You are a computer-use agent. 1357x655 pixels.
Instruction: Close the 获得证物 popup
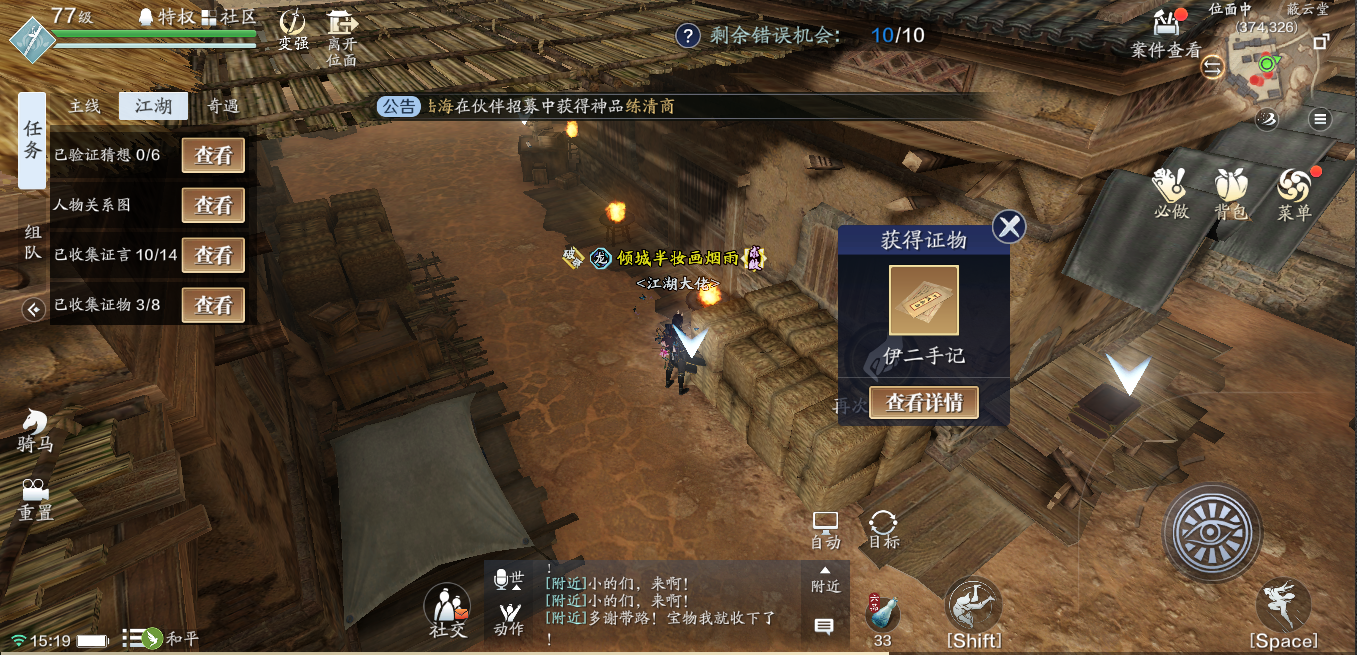pyautogui.click(x=1009, y=227)
